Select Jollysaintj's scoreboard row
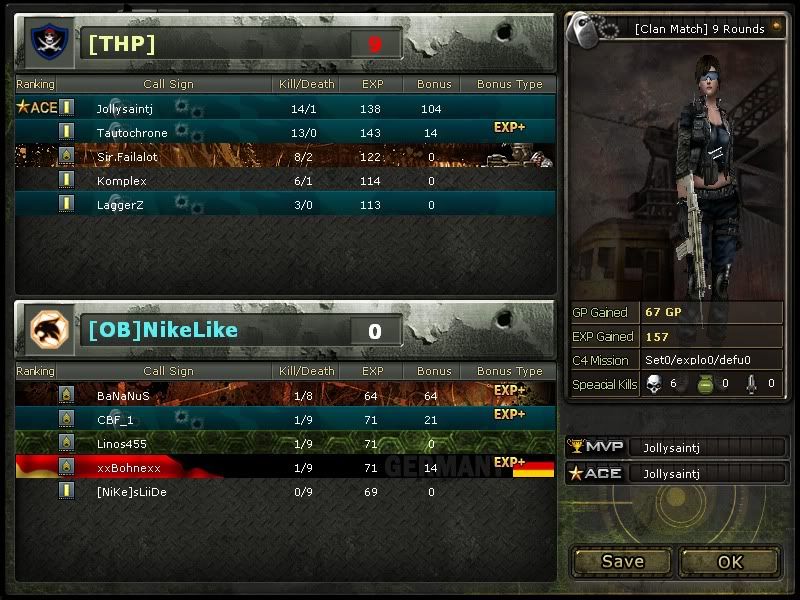 click(285, 108)
